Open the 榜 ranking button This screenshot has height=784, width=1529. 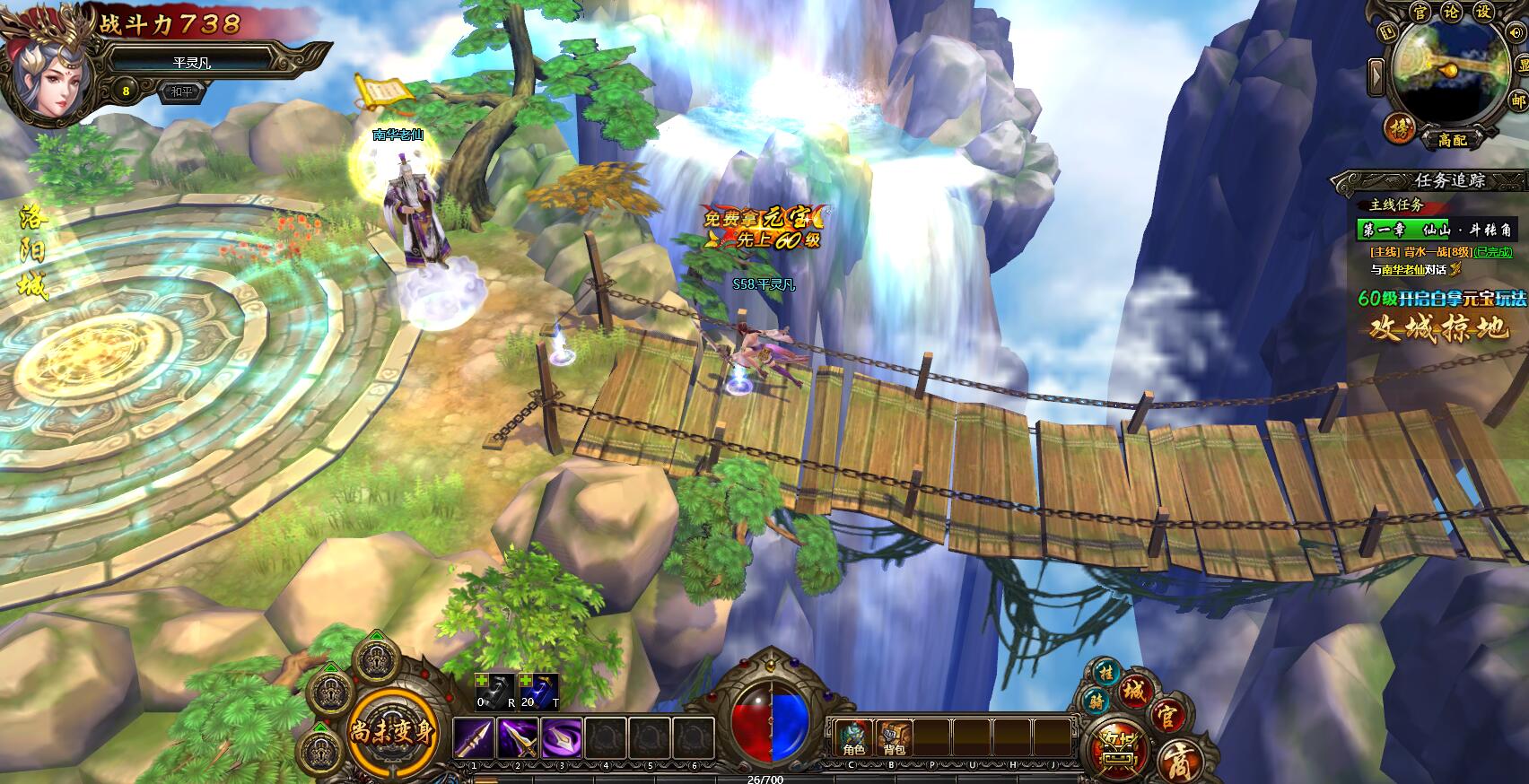1399,127
